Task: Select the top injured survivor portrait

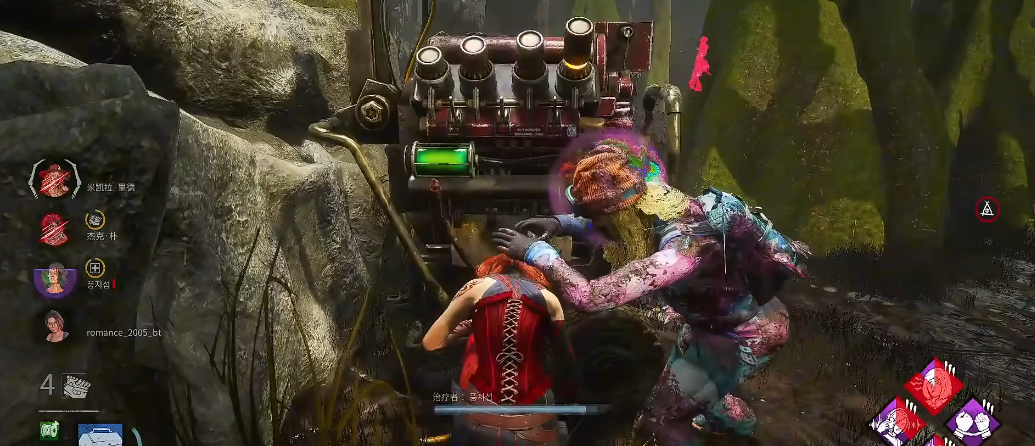Action: [53, 179]
